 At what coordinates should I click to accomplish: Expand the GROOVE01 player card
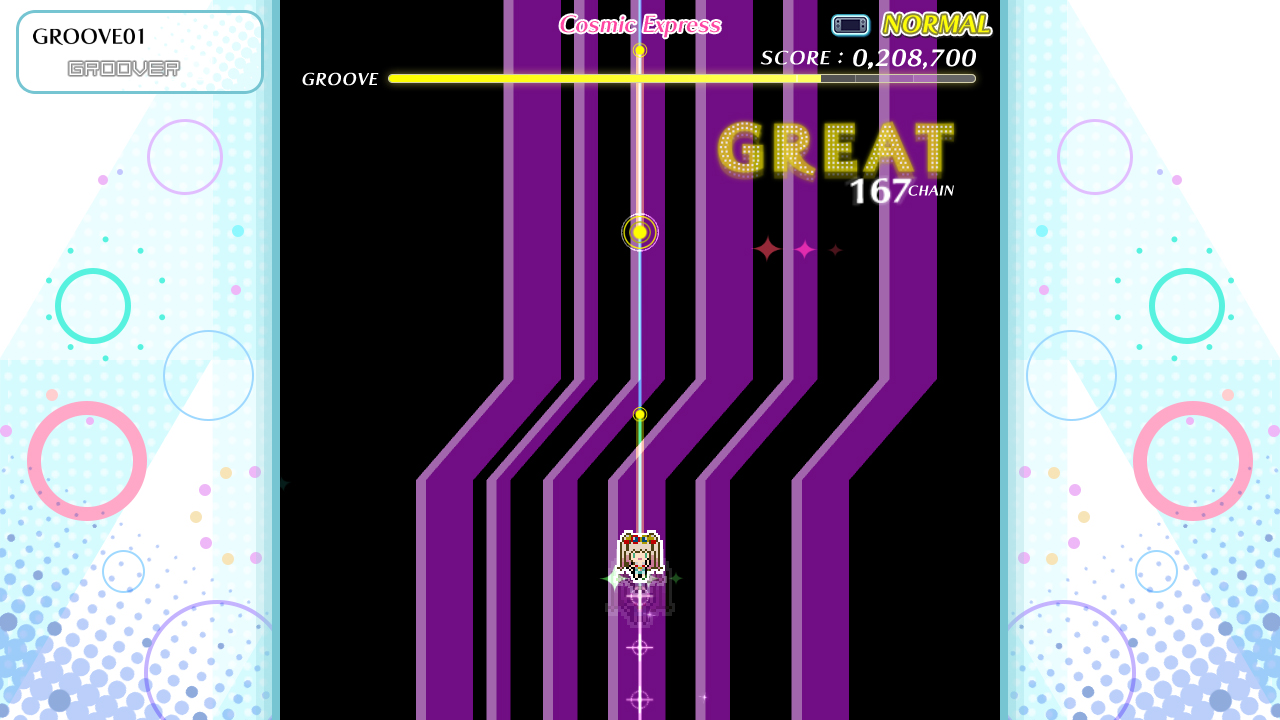click(139, 51)
